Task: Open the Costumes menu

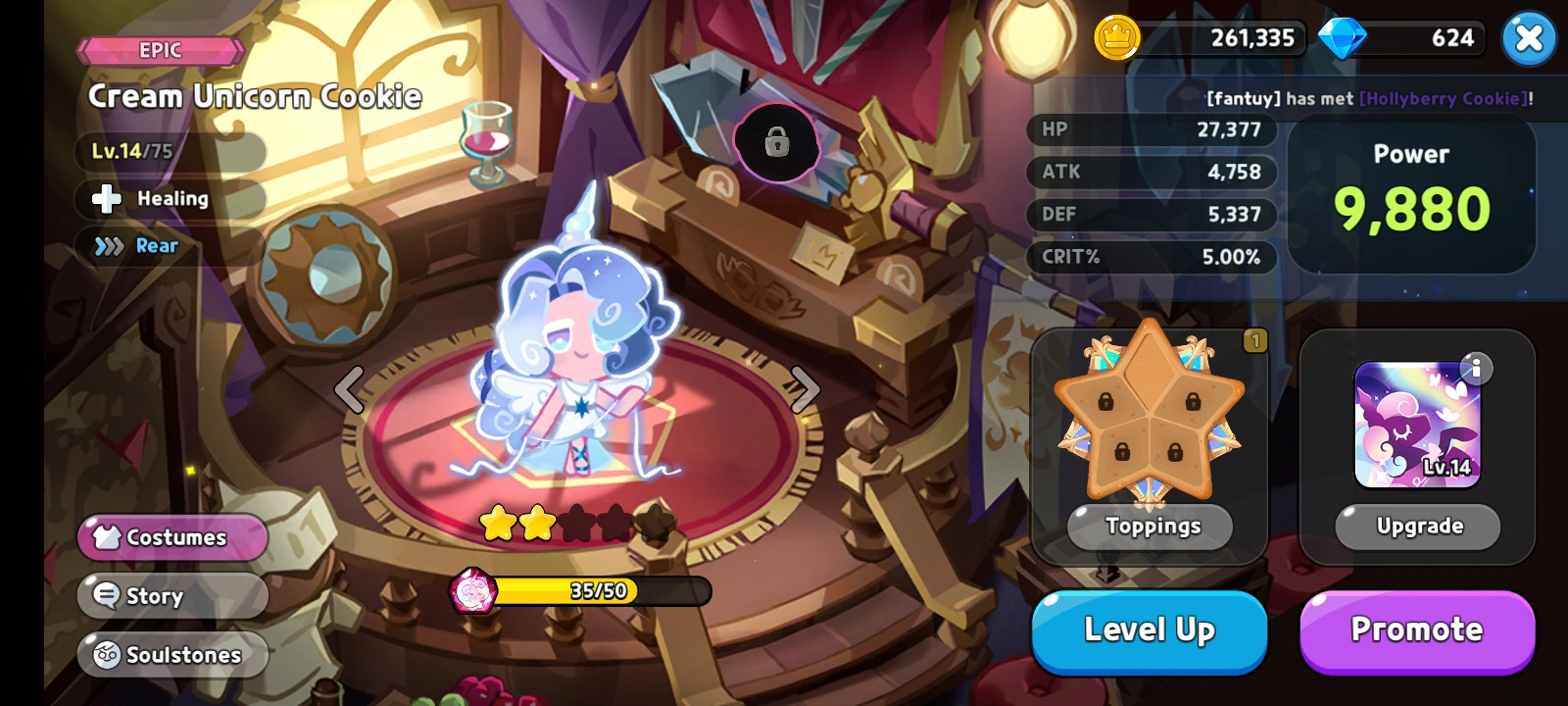Action: click(172, 536)
